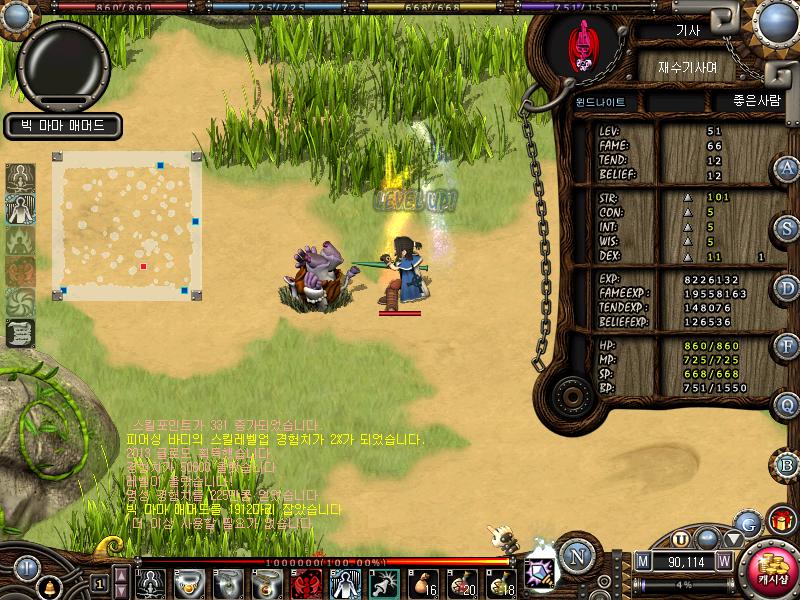The image size is (800, 600).
Task: Click the round D button beside EXP
Action: coord(788,287)
